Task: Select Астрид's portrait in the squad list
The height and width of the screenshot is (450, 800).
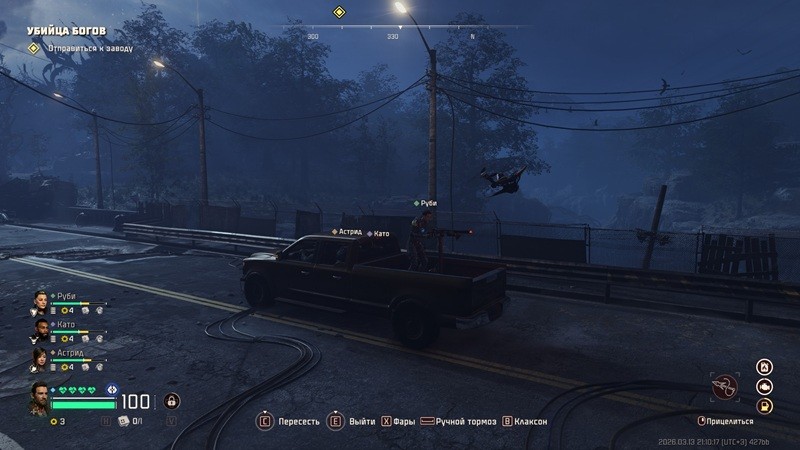Action: coord(40,358)
